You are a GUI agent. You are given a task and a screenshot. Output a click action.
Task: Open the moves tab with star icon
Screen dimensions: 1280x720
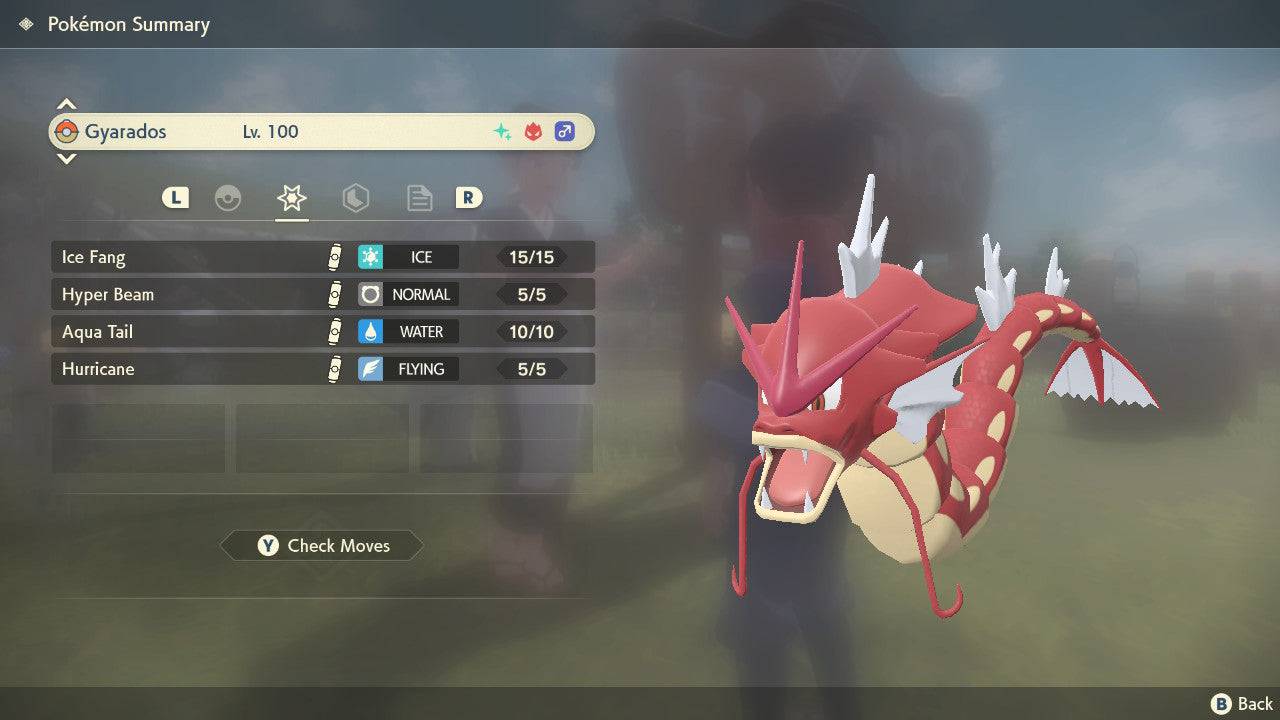click(x=292, y=198)
